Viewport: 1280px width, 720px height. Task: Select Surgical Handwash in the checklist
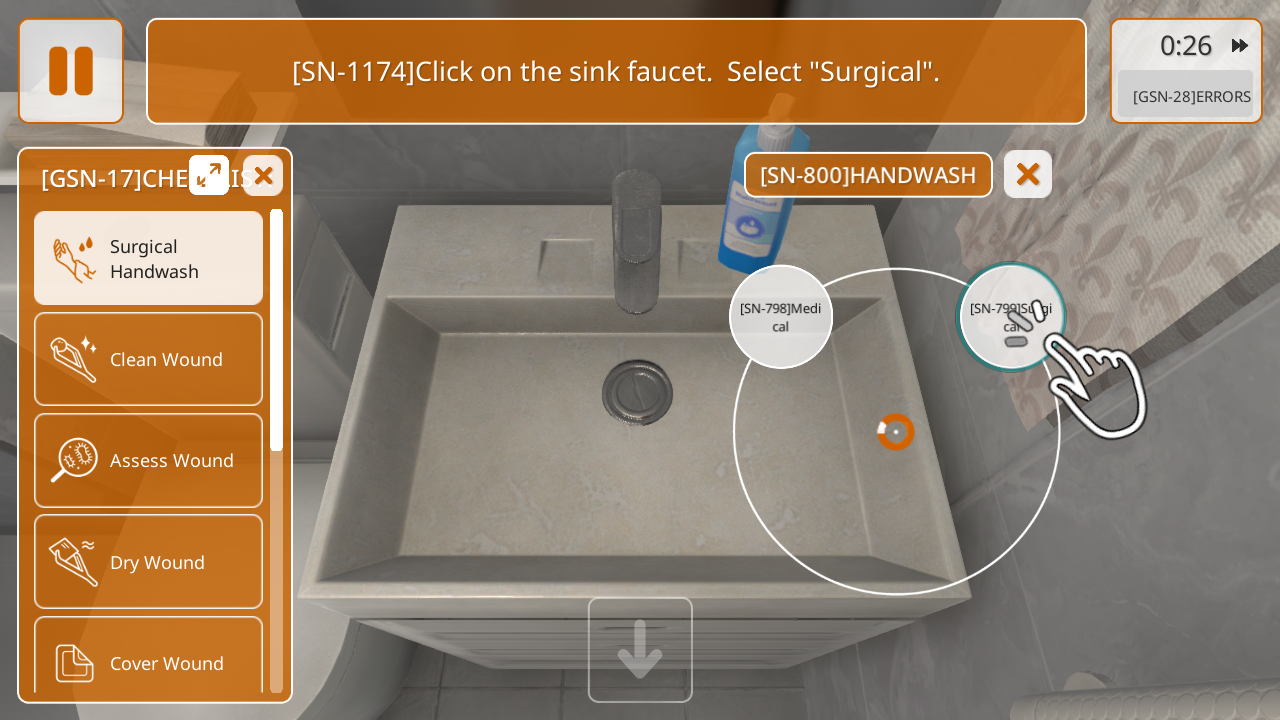coord(149,258)
